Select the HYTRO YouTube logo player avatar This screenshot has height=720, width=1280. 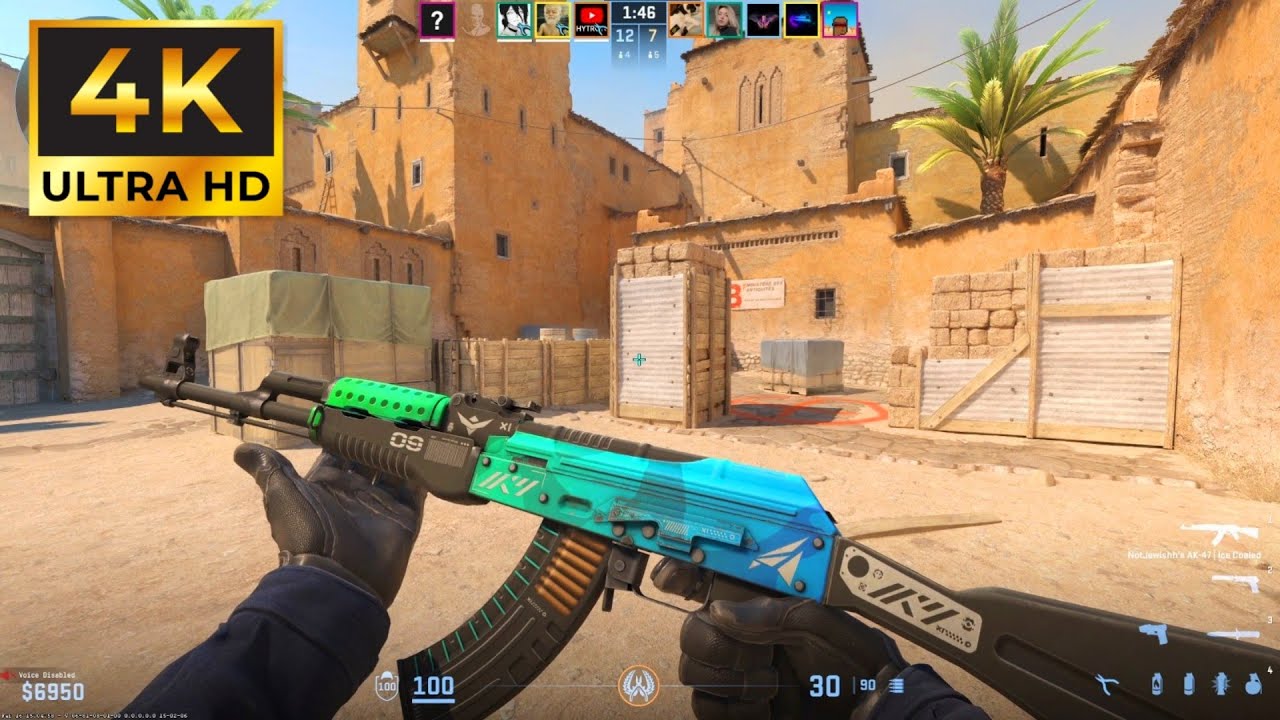[x=591, y=20]
